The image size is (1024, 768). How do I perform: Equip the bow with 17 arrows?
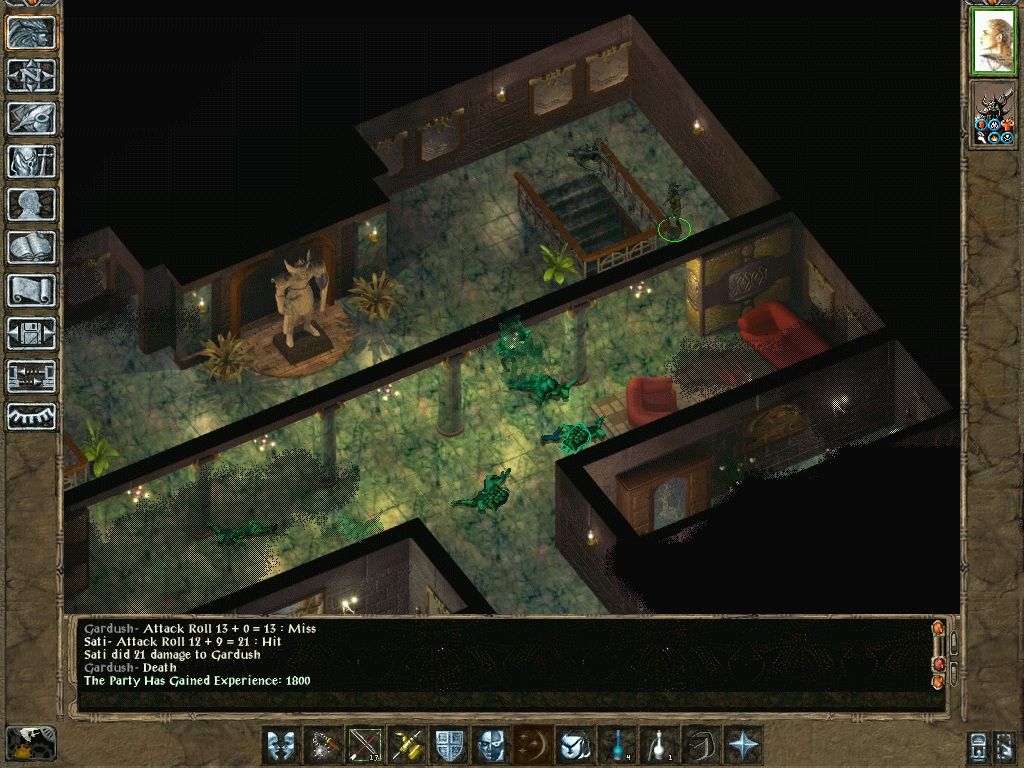tap(365, 745)
